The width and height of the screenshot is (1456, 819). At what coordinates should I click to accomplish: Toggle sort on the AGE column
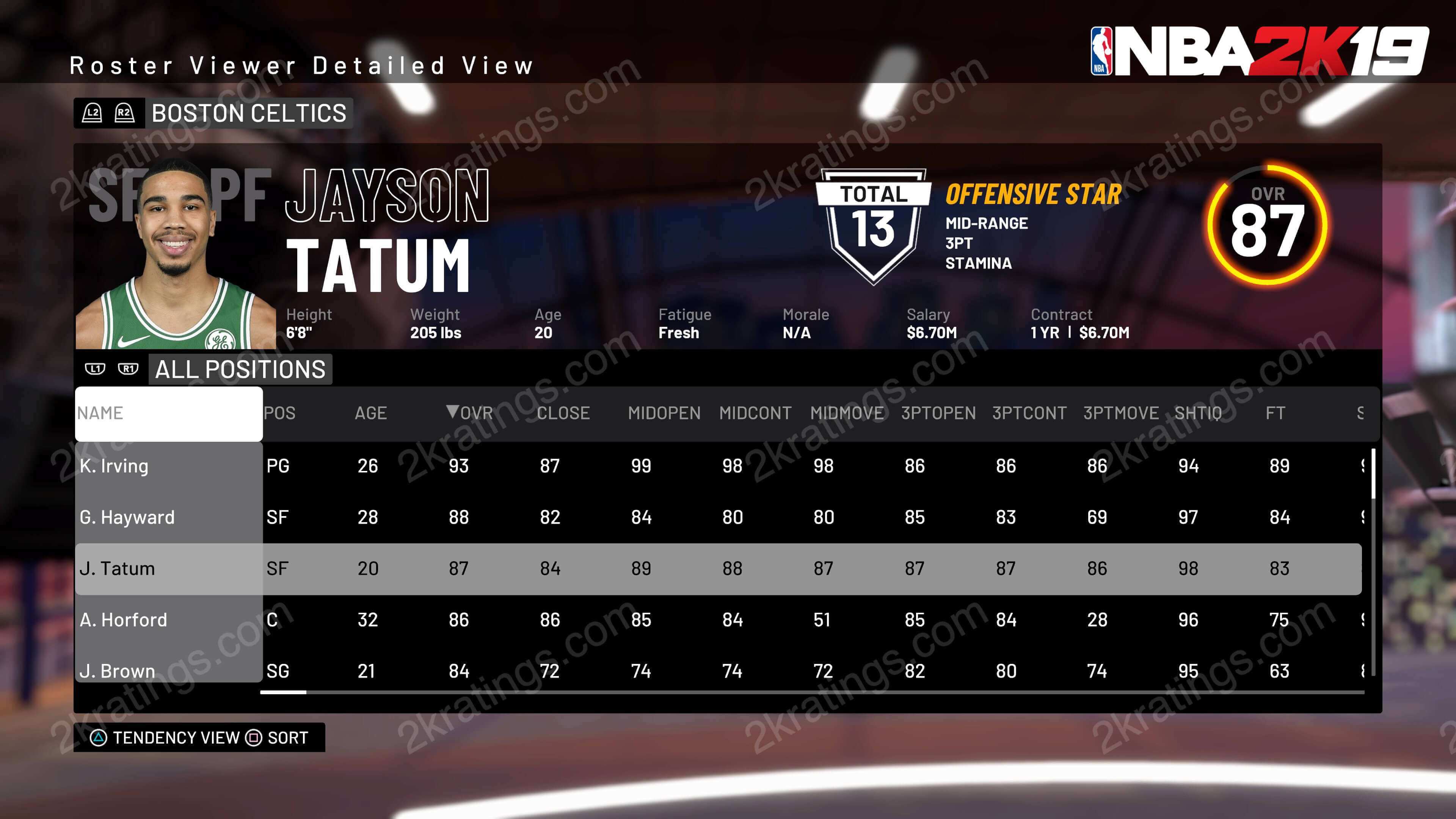371,413
